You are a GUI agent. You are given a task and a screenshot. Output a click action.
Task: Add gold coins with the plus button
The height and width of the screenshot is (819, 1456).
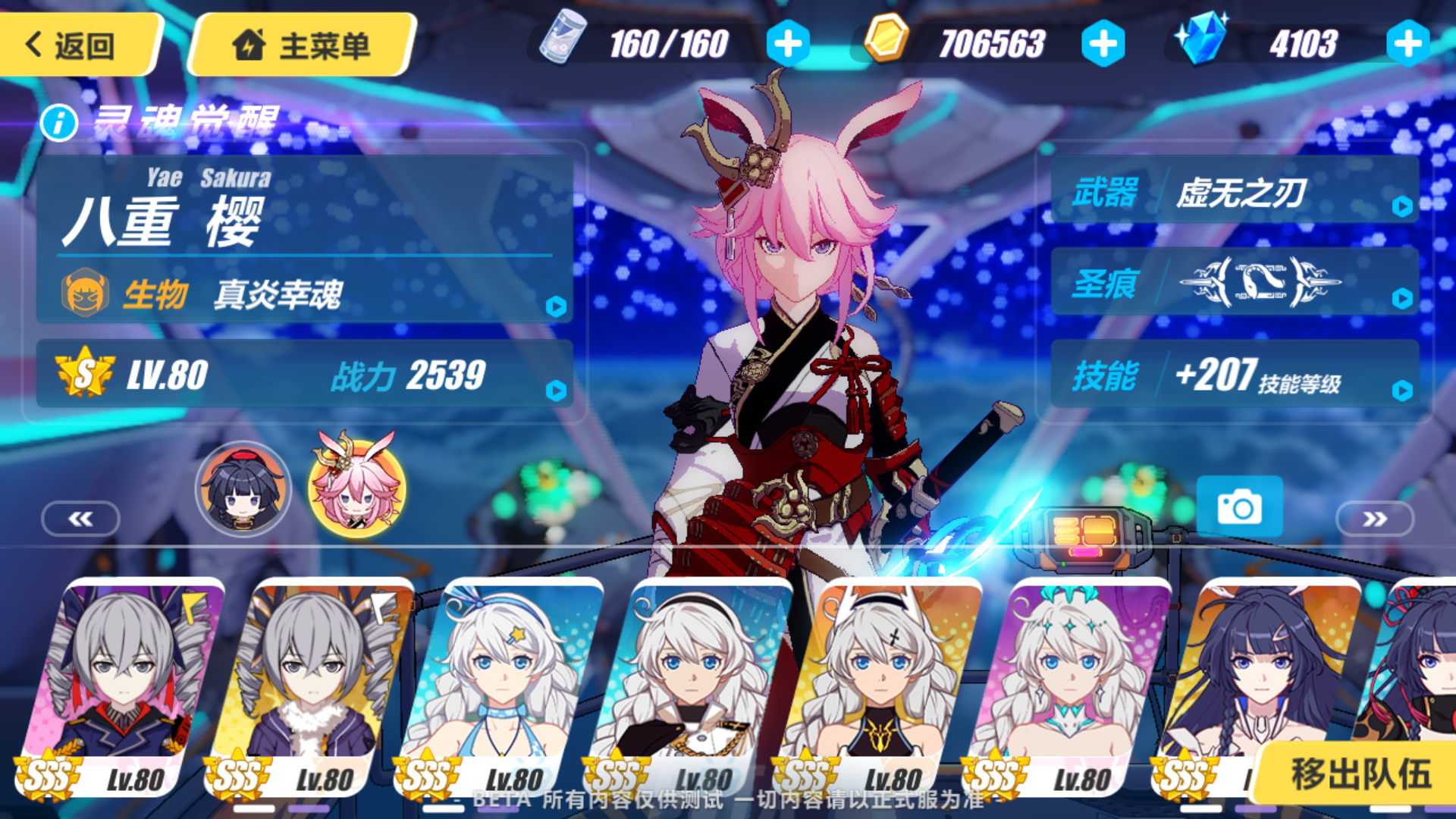pos(1103,44)
